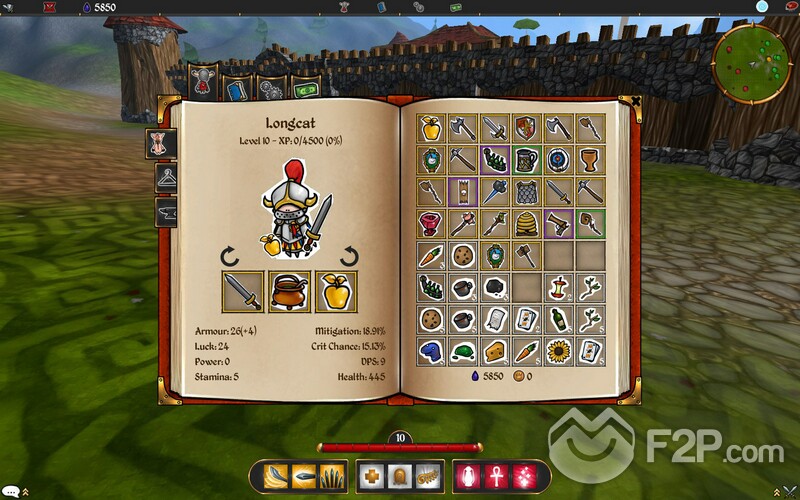Pick the golden apple in the backpack grid
This screenshot has height=500, width=800.
[431, 127]
